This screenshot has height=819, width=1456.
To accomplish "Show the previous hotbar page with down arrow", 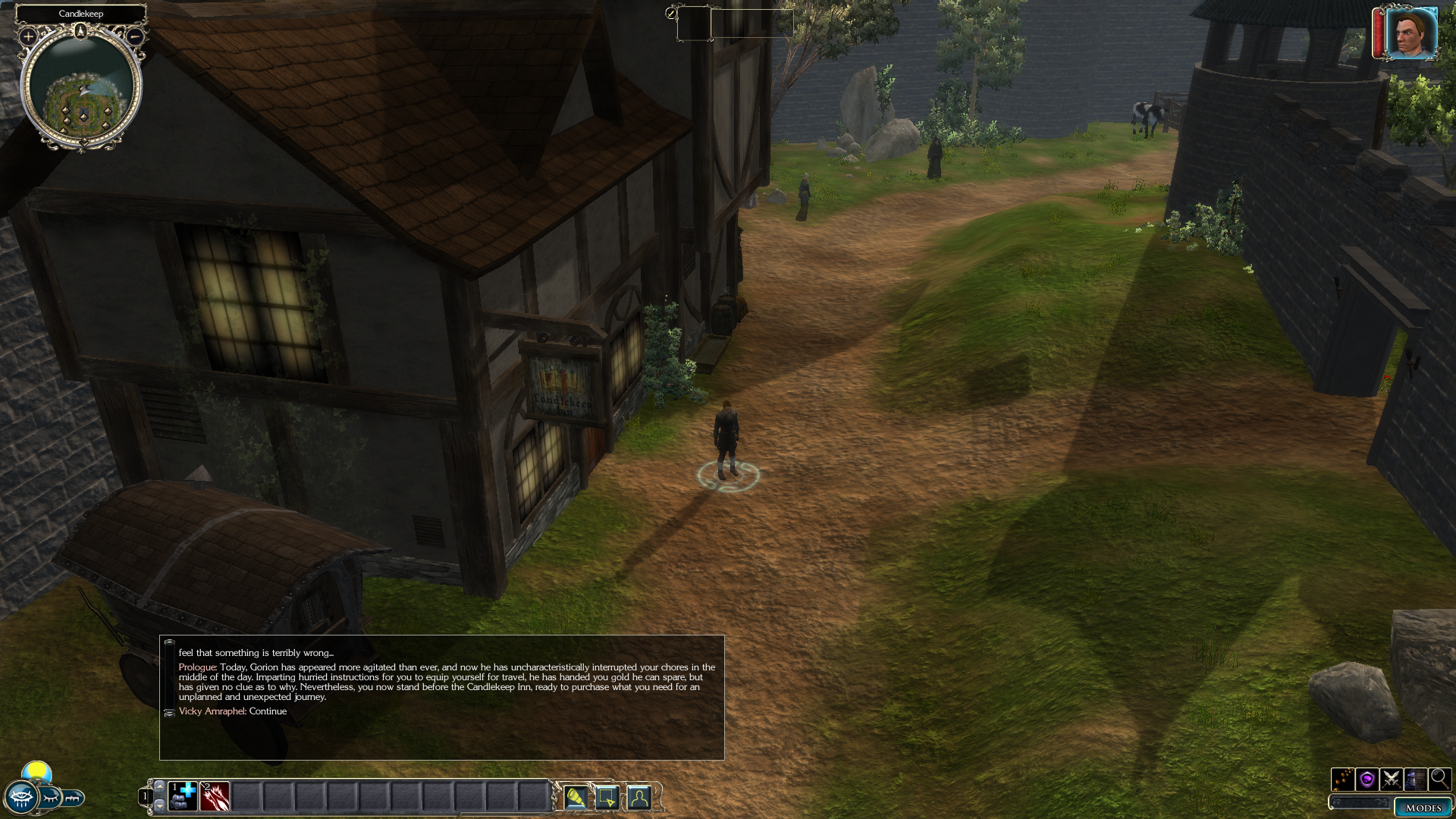I will point(159,805).
